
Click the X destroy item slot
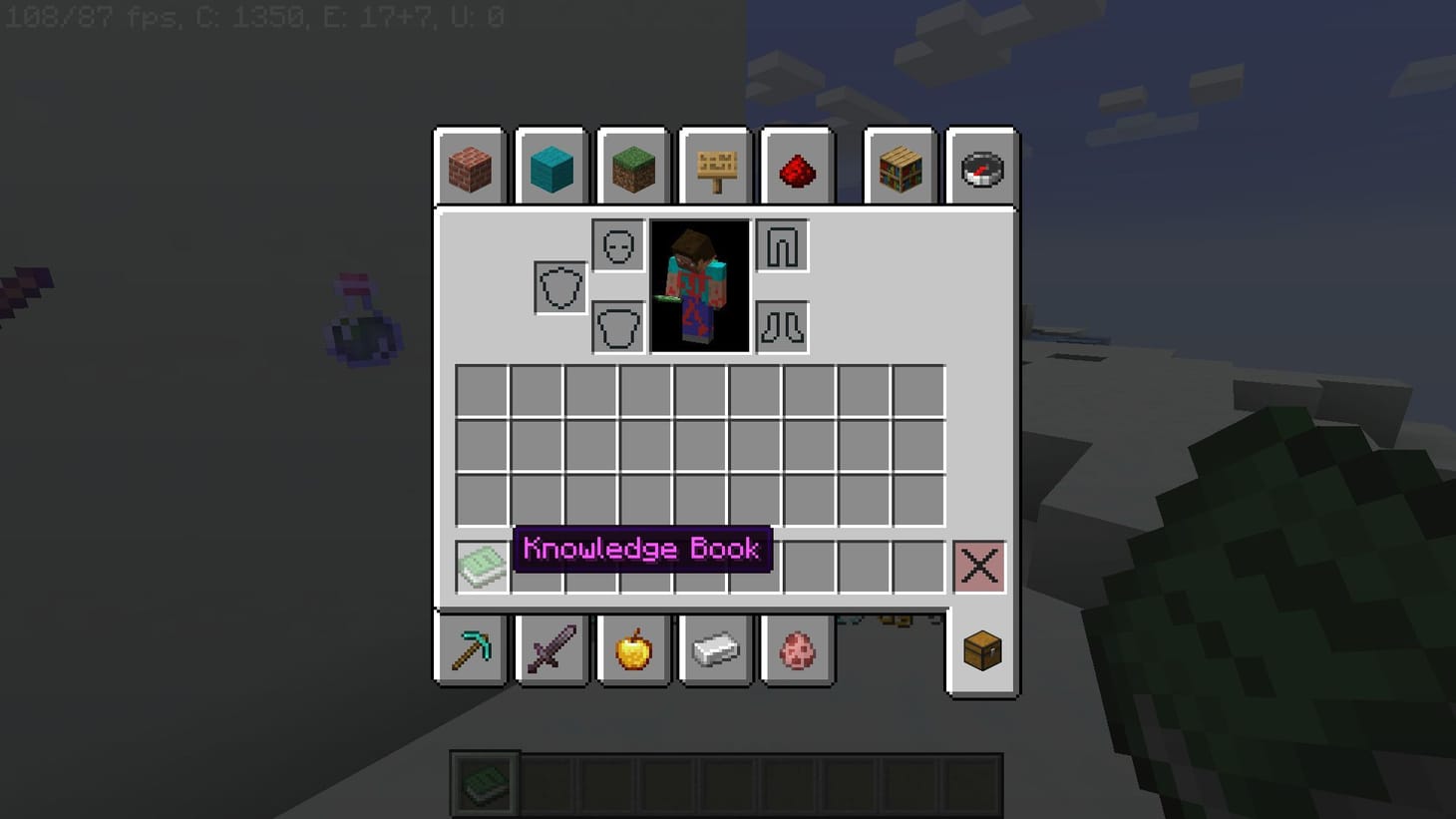(978, 566)
